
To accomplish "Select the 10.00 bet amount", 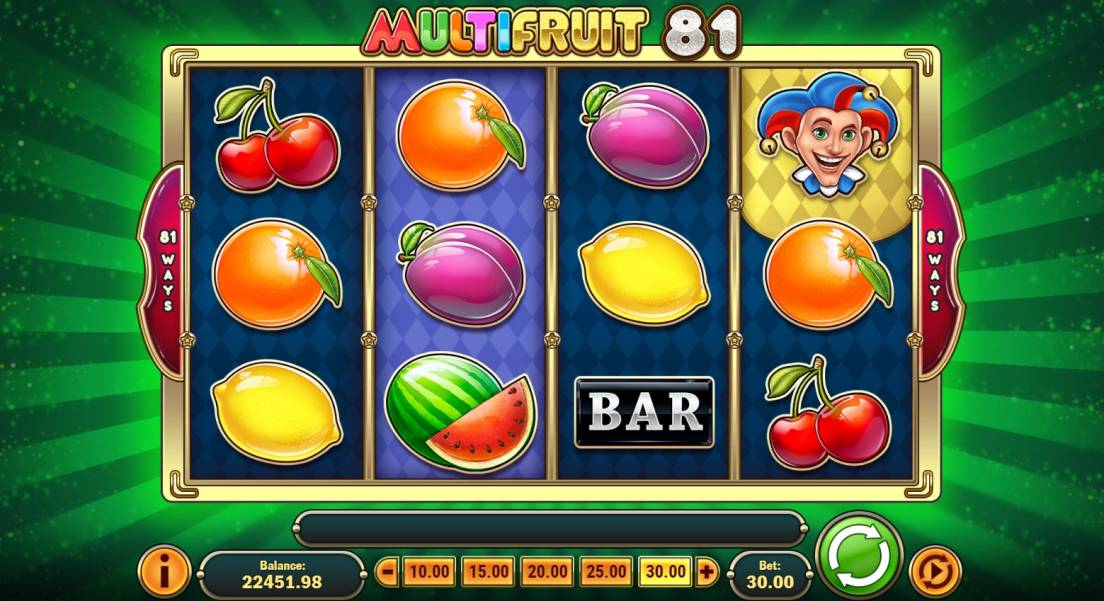I will tap(429, 572).
